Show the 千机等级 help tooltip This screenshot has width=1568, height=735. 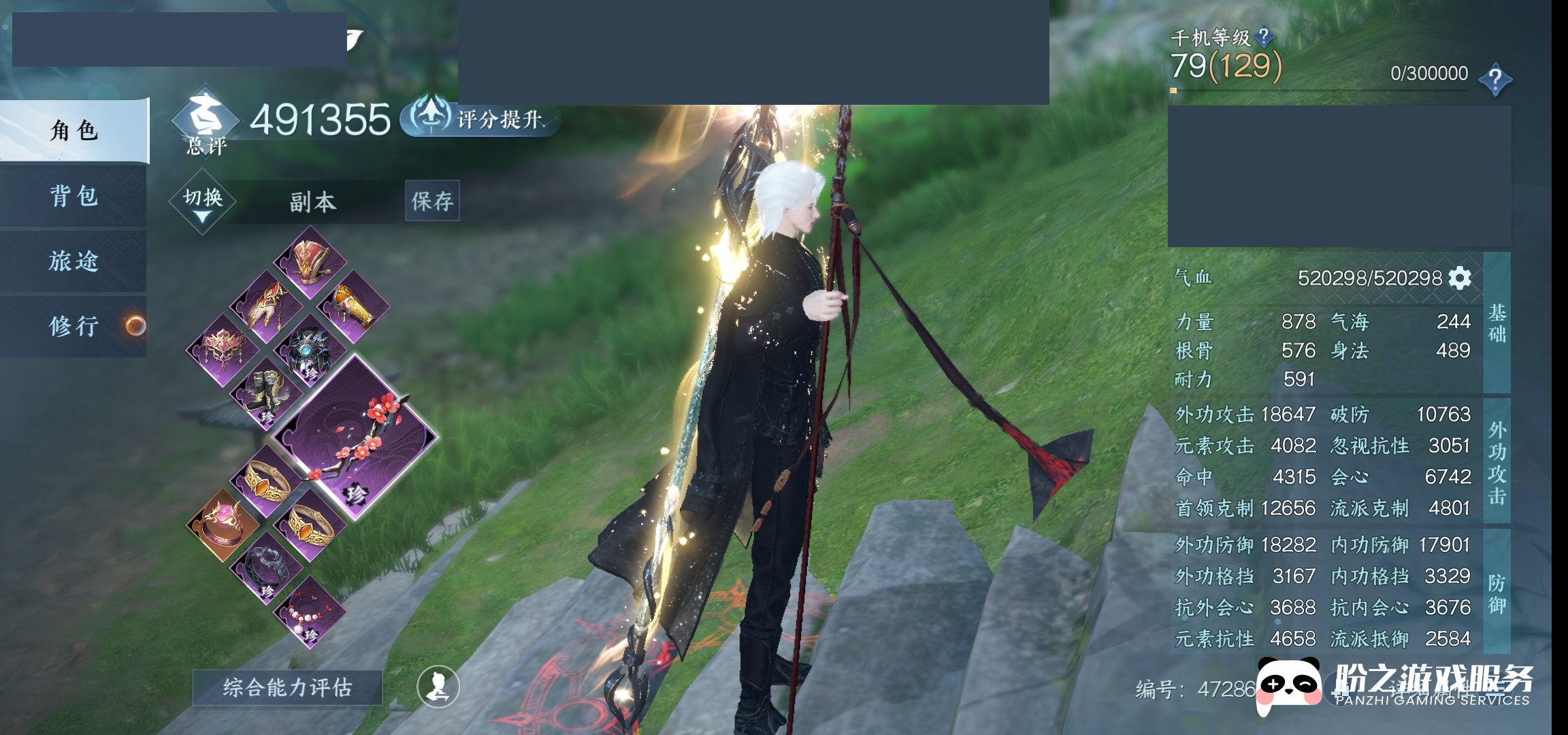tap(1263, 35)
